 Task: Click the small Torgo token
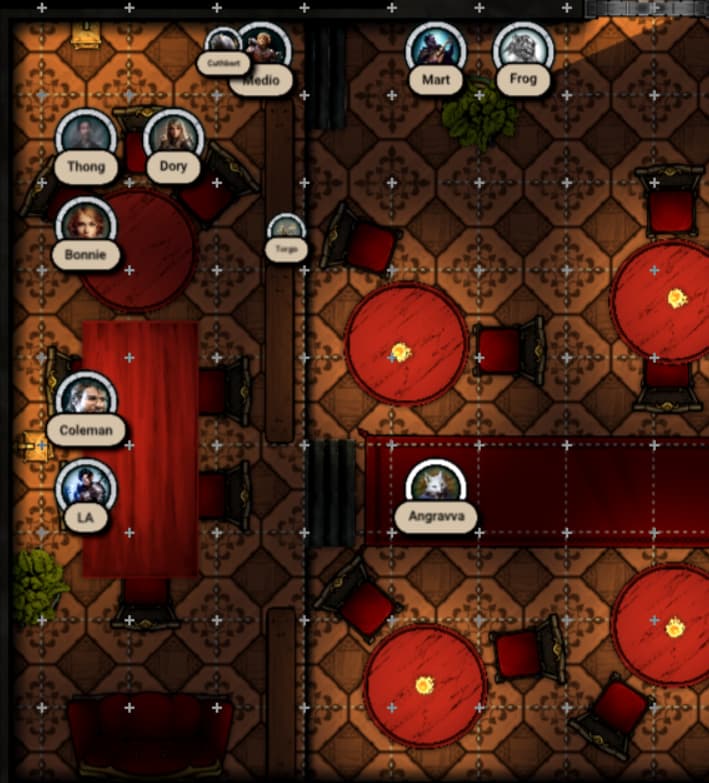(x=286, y=230)
